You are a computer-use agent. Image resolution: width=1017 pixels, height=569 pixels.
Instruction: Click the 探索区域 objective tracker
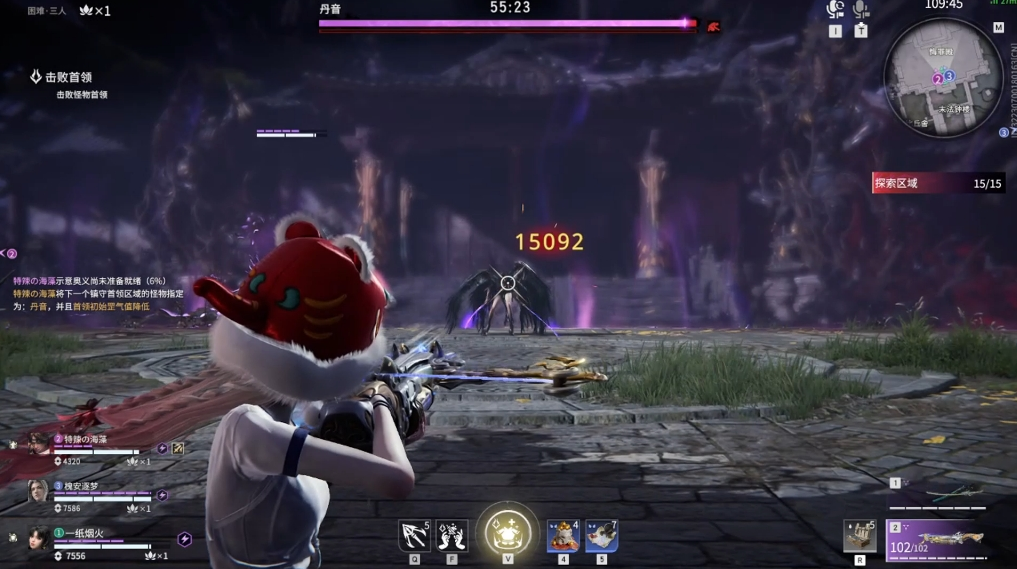[937, 183]
